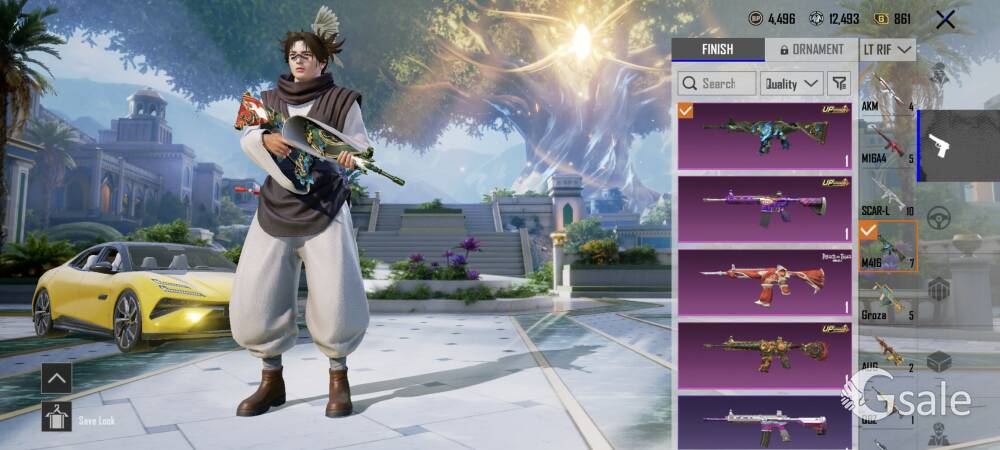
Task: Expand the up-arrow panel button
Action: pyautogui.click(x=56, y=378)
